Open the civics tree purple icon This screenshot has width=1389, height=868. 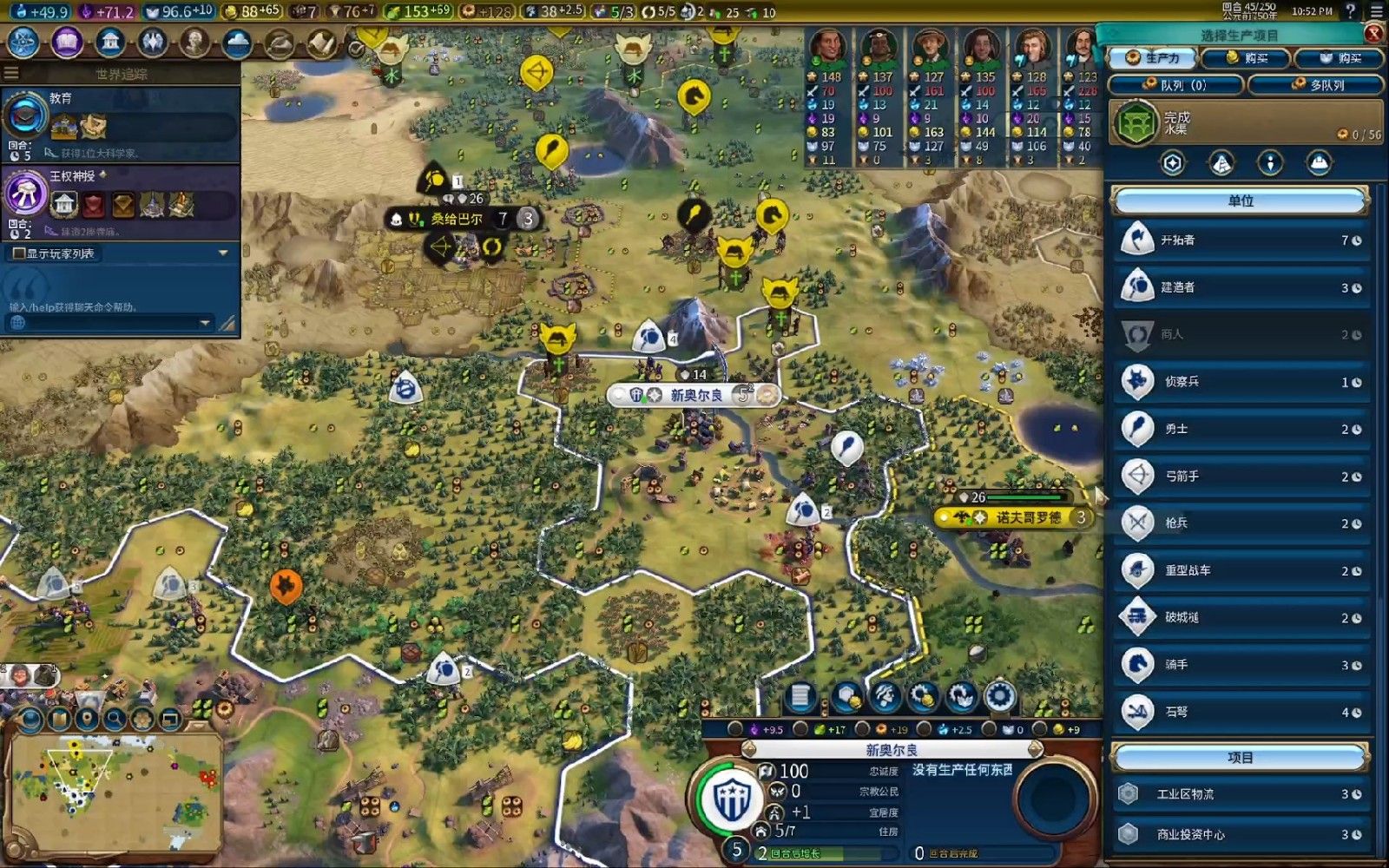click(x=67, y=42)
